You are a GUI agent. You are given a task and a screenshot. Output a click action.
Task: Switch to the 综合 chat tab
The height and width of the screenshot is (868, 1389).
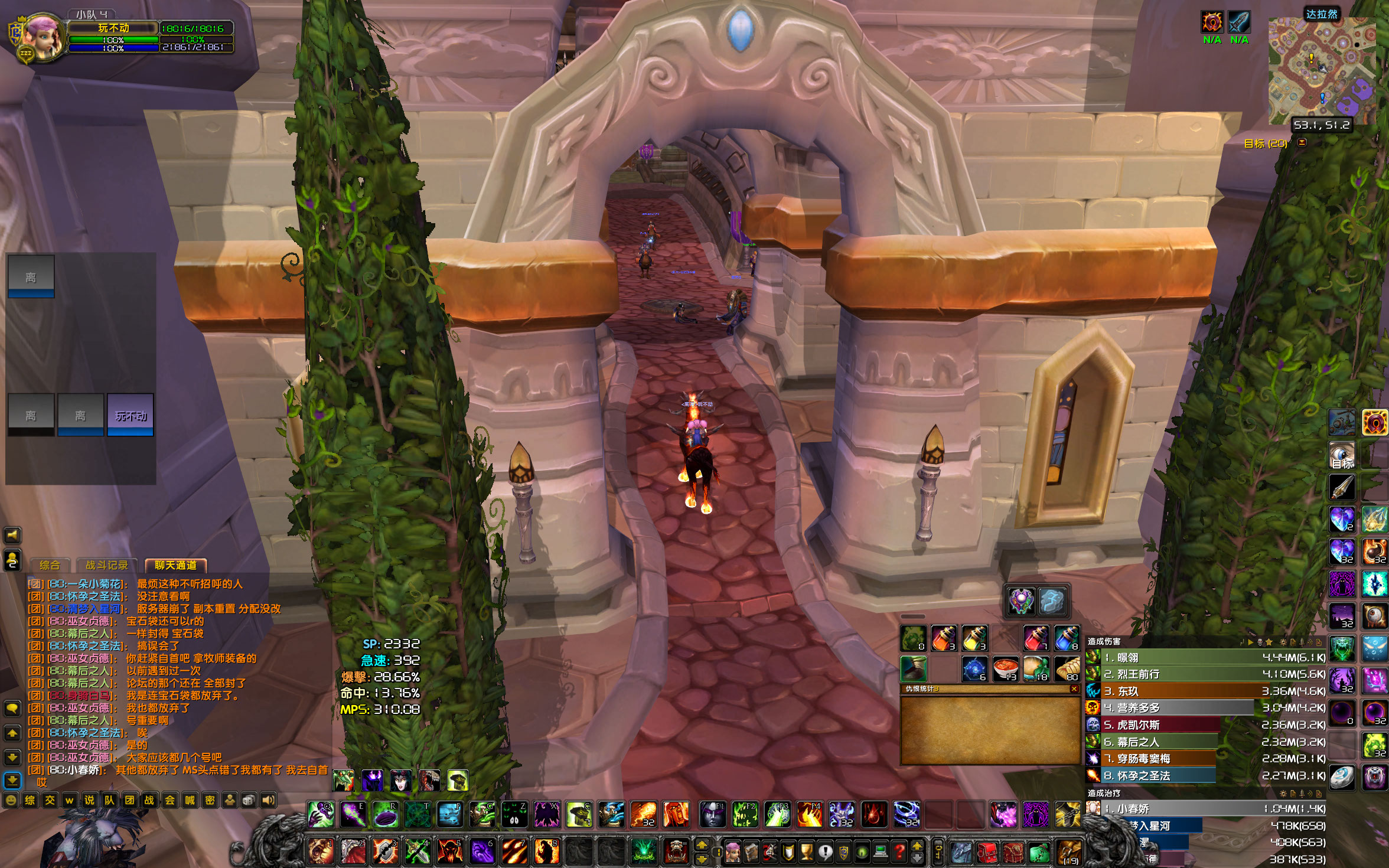pos(50,565)
